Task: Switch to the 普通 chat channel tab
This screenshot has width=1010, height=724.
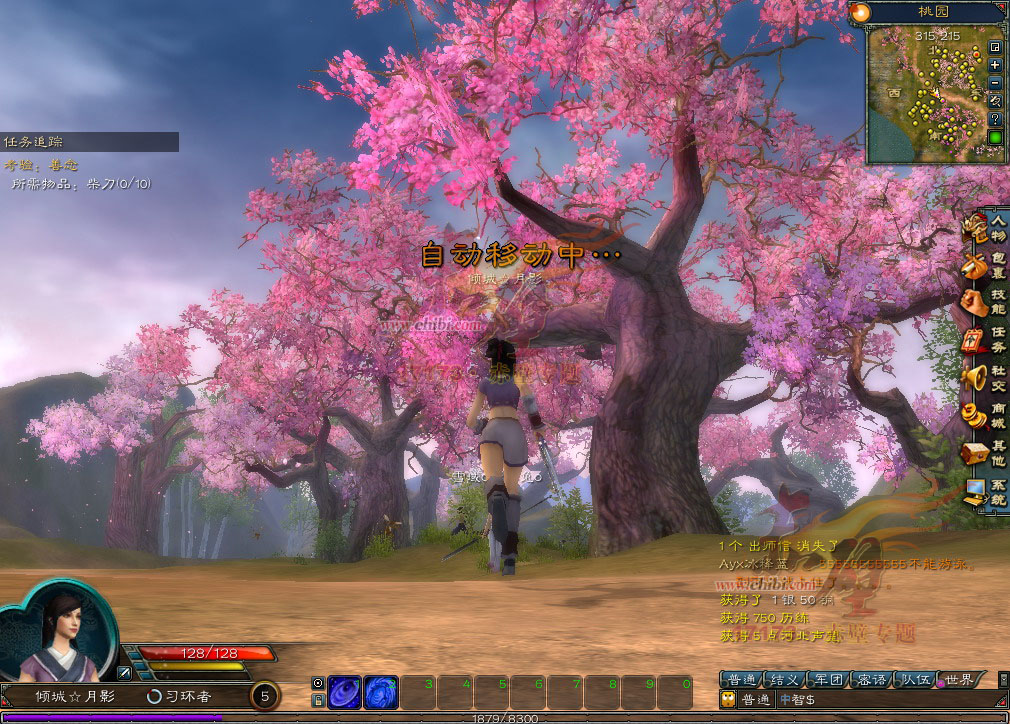Action: tap(743, 680)
